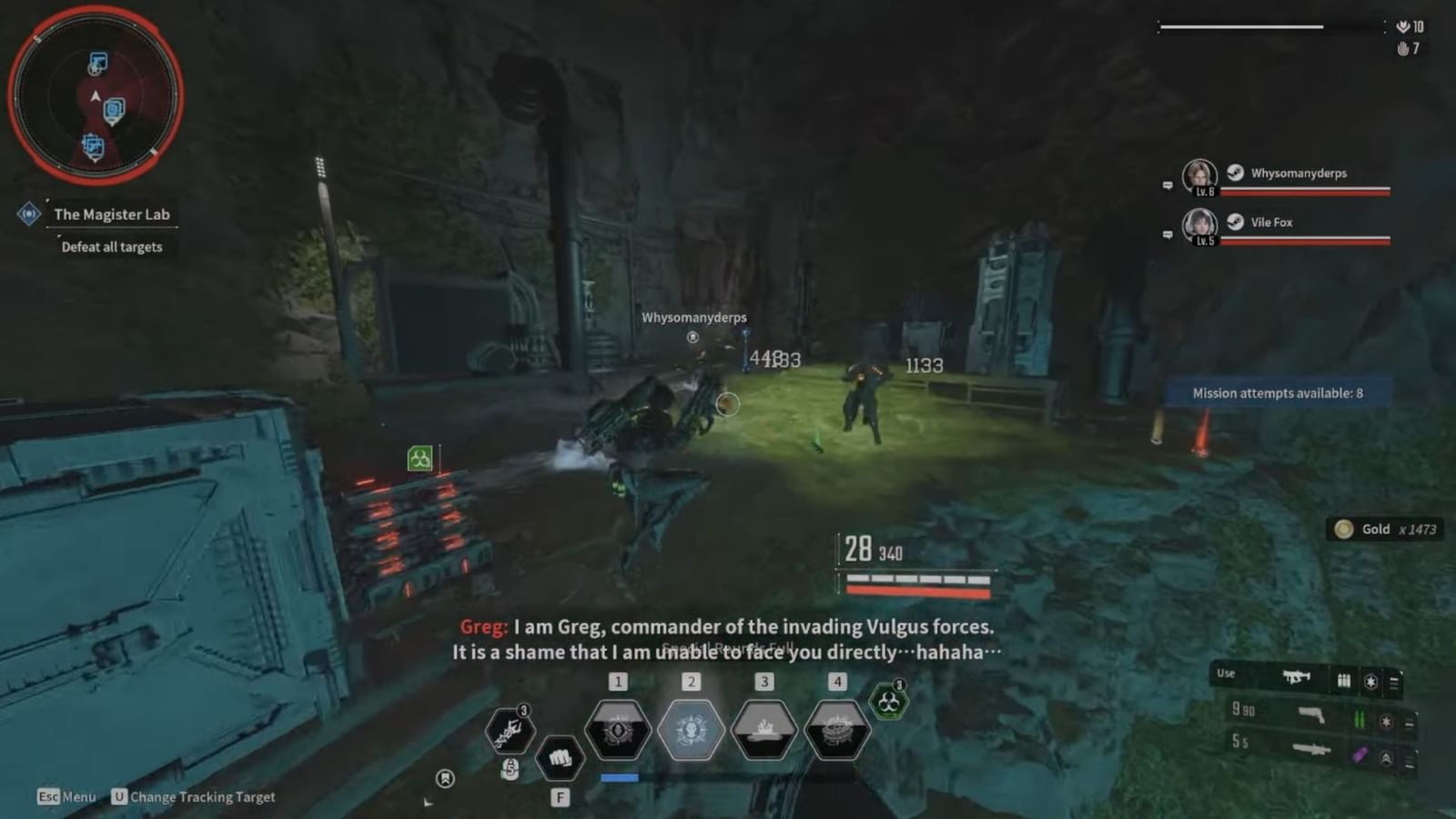Open the Gold currency icon near x1473
The width and height of the screenshot is (1456, 819).
pyautogui.click(x=1344, y=529)
